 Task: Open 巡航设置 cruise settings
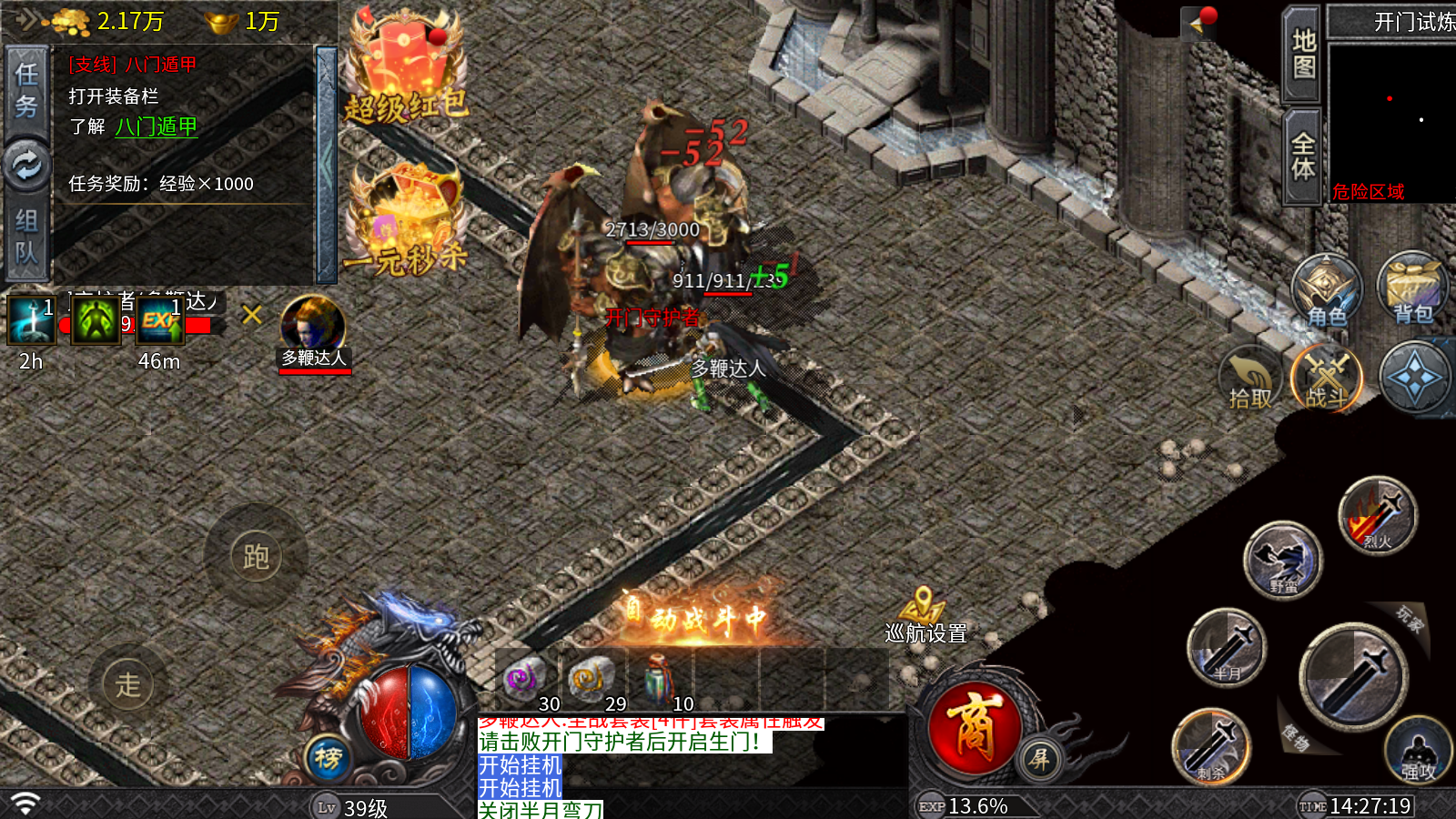click(x=925, y=617)
